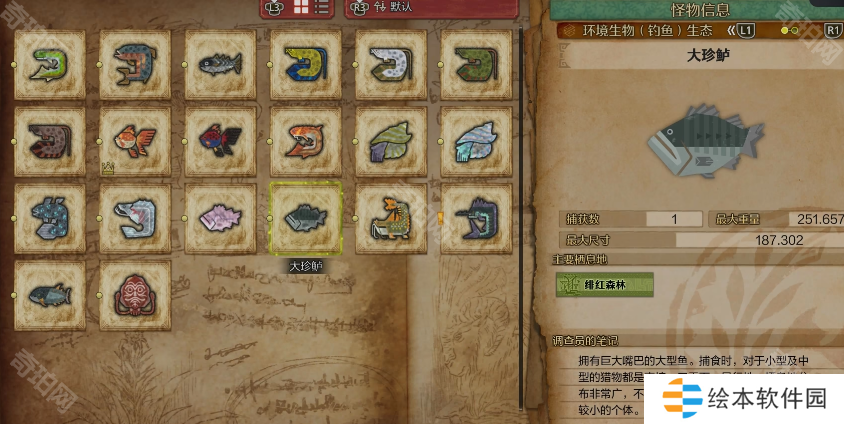Image resolution: width=844 pixels, height=424 pixels.
Task: Select the light green curled fish tile
Action: click(50, 64)
